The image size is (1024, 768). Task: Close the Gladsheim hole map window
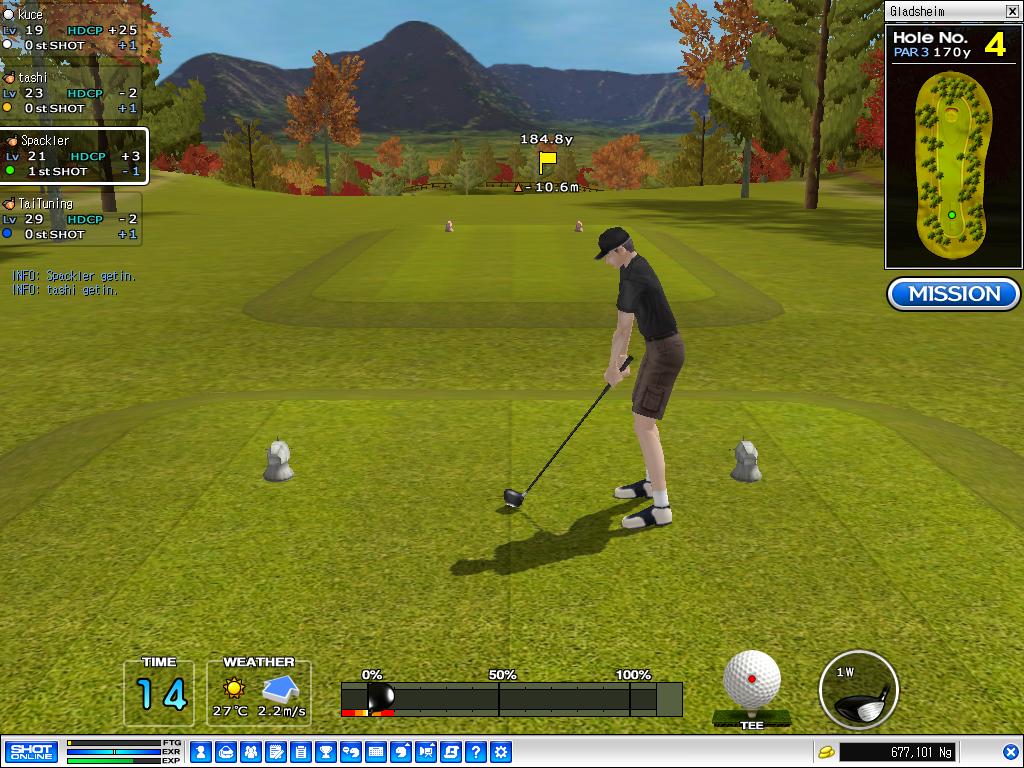[1011, 12]
